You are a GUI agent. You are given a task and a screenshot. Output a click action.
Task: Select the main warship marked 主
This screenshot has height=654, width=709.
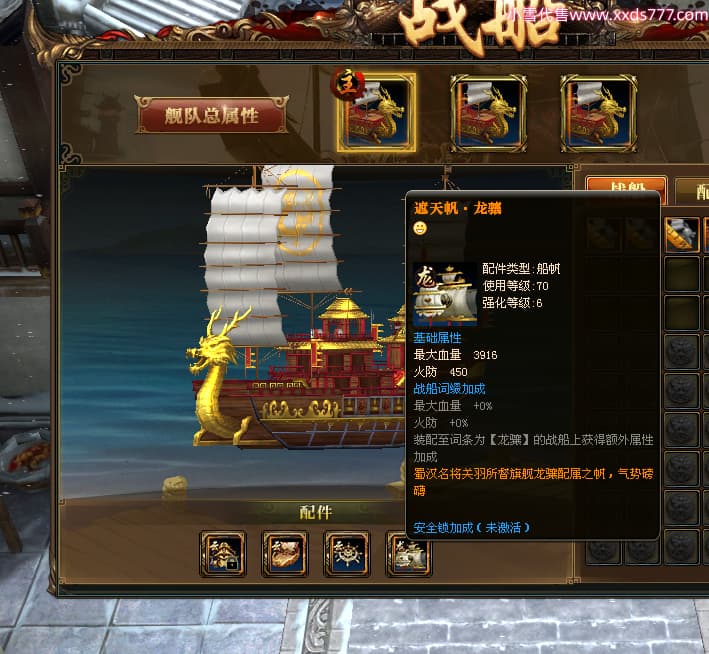[x=376, y=112]
